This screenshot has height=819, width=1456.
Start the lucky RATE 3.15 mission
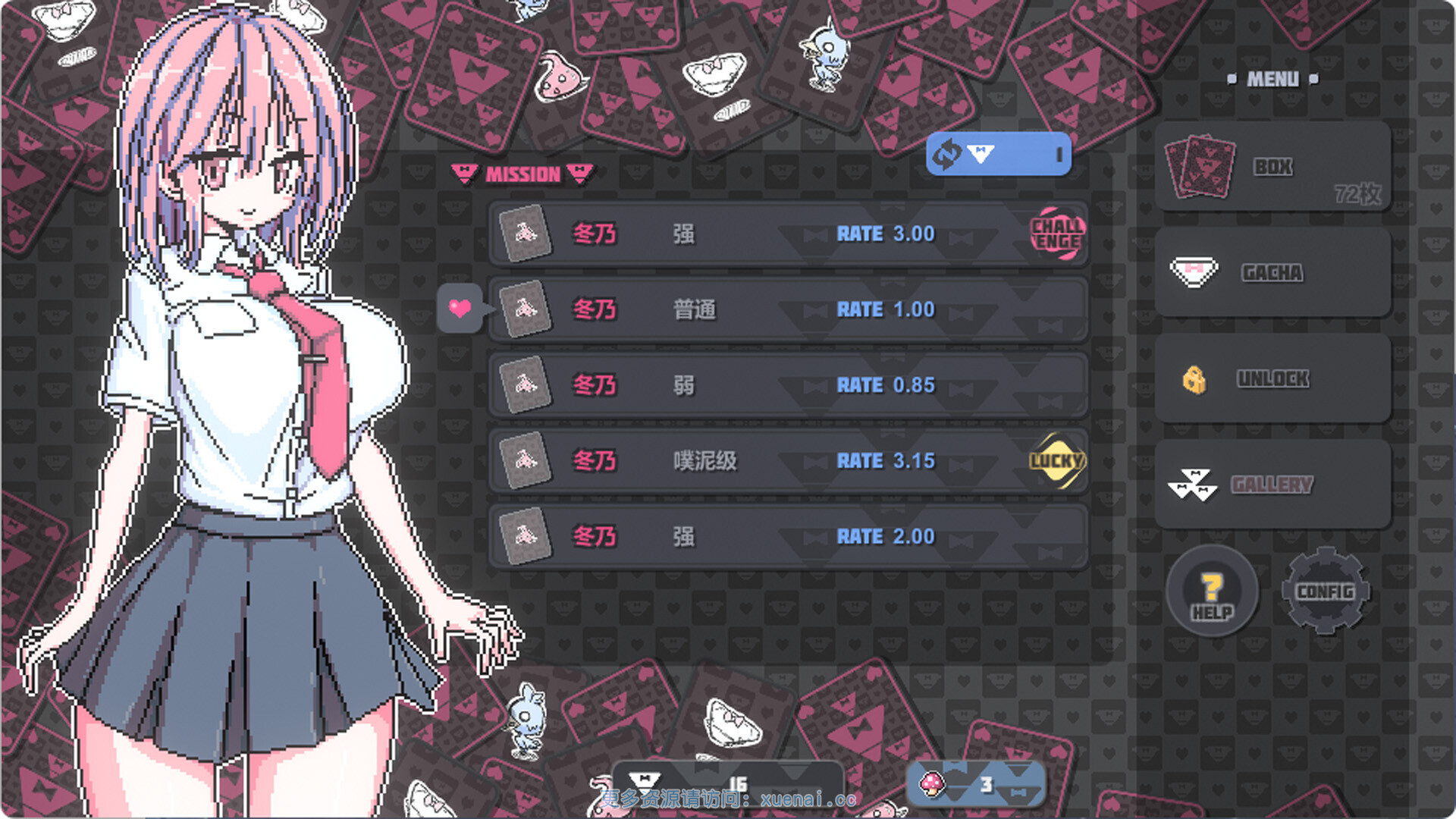[x=787, y=461]
